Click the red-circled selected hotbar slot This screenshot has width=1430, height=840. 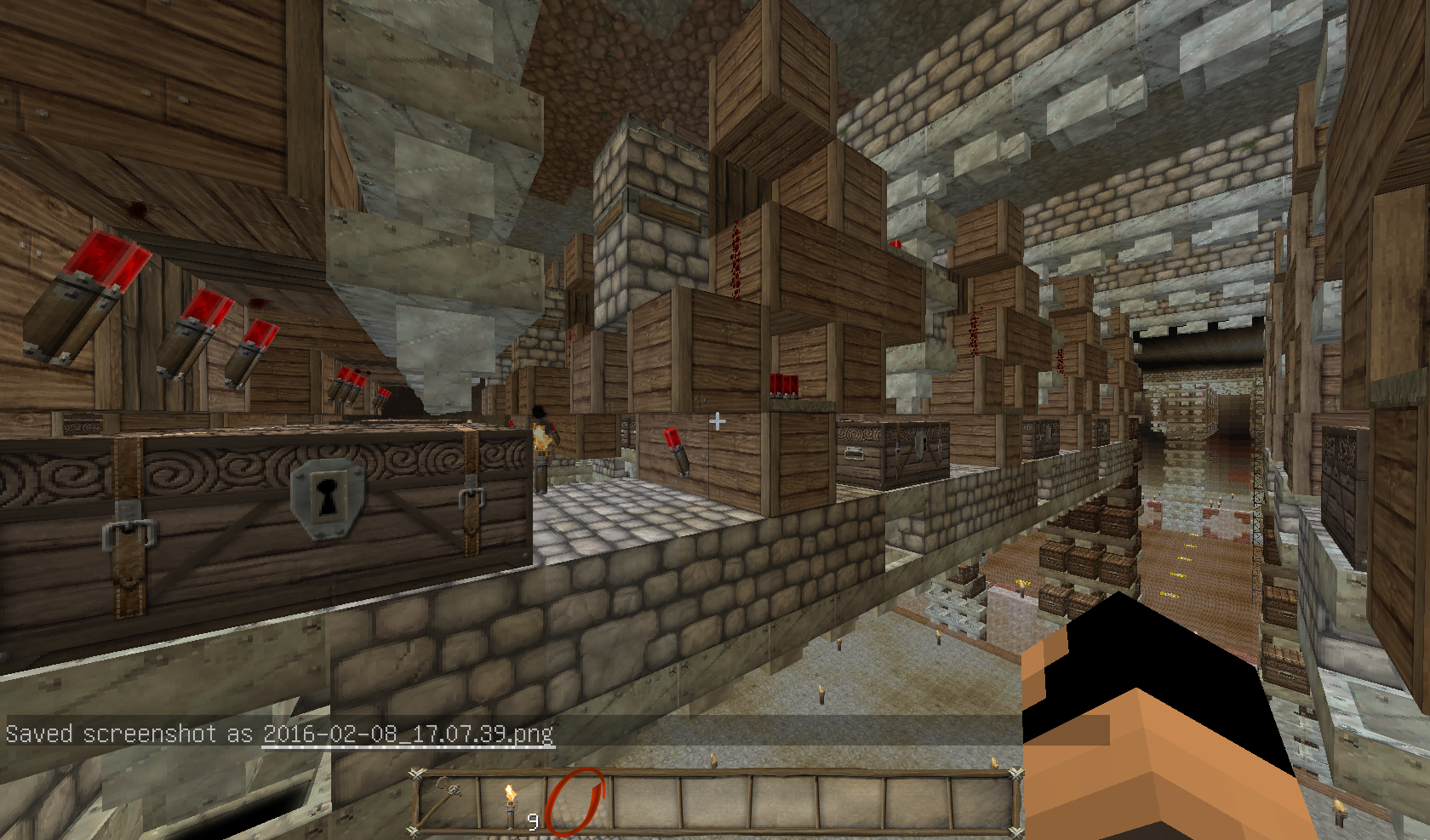pos(576,802)
